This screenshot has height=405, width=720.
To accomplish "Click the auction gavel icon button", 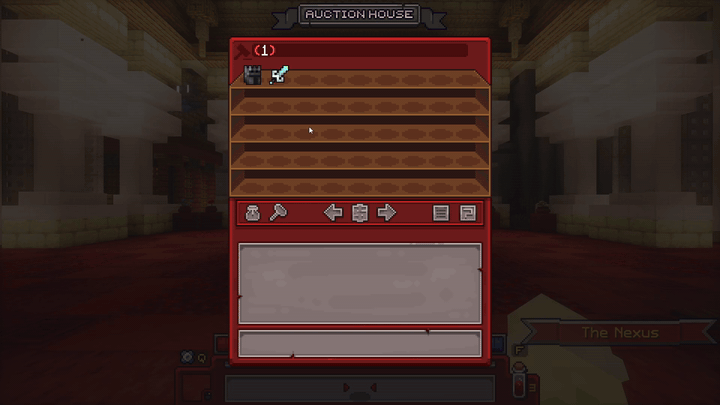I will (279, 213).
